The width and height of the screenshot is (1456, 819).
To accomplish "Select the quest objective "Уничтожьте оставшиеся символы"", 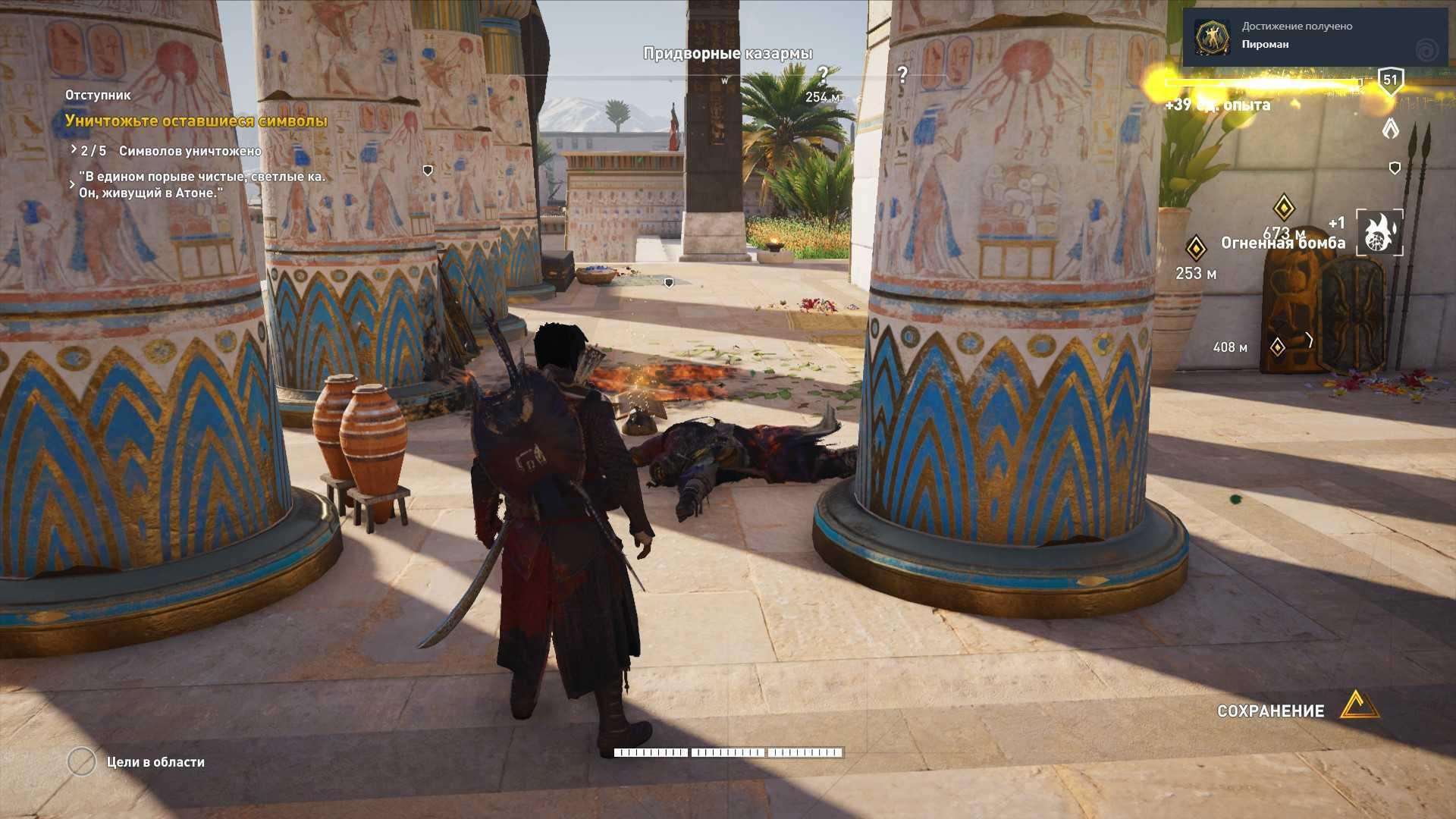I will pos(196,121).
